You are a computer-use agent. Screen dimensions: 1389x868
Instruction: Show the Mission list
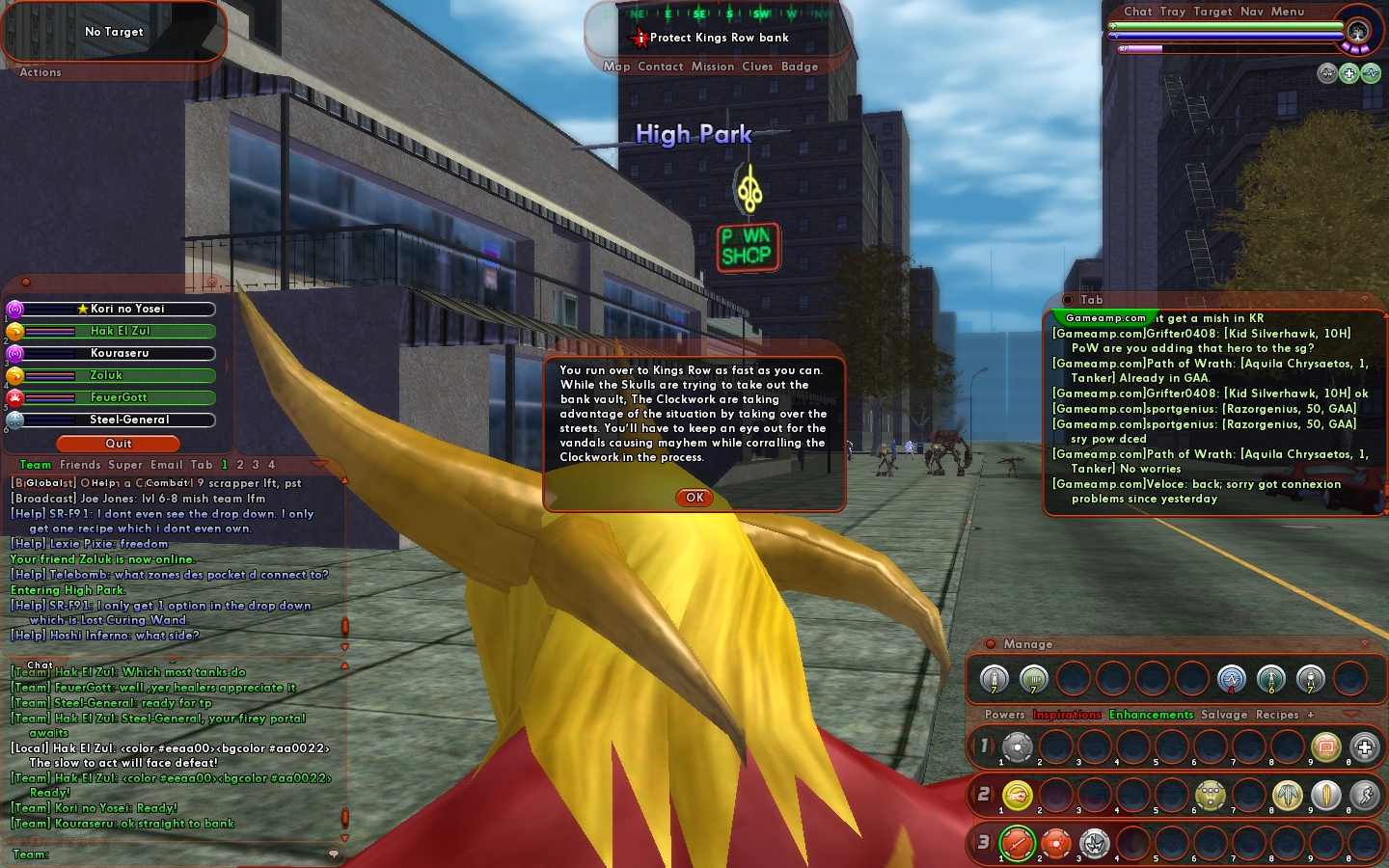713,67
